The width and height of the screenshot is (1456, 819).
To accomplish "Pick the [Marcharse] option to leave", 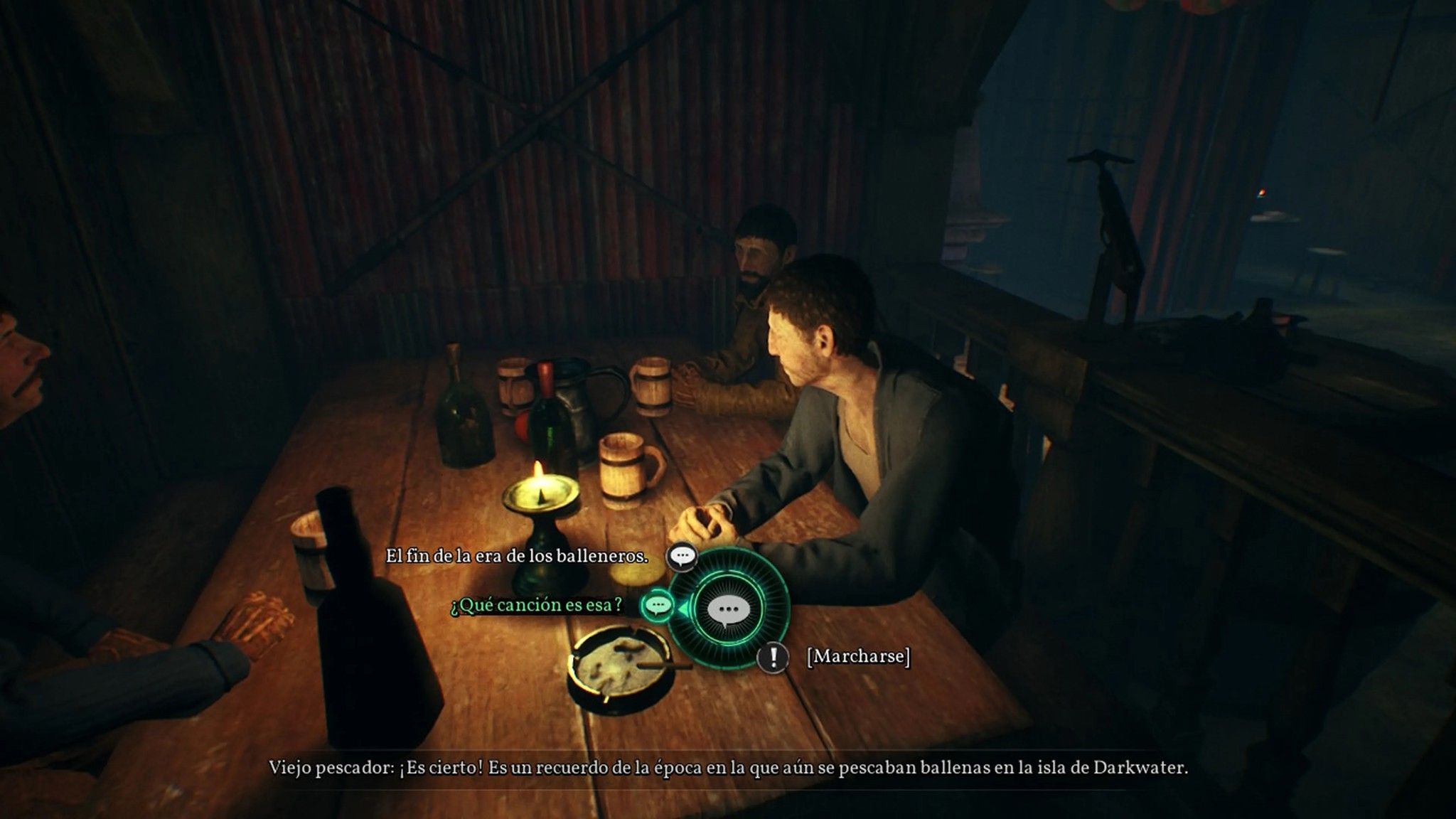I will point(858,656).
